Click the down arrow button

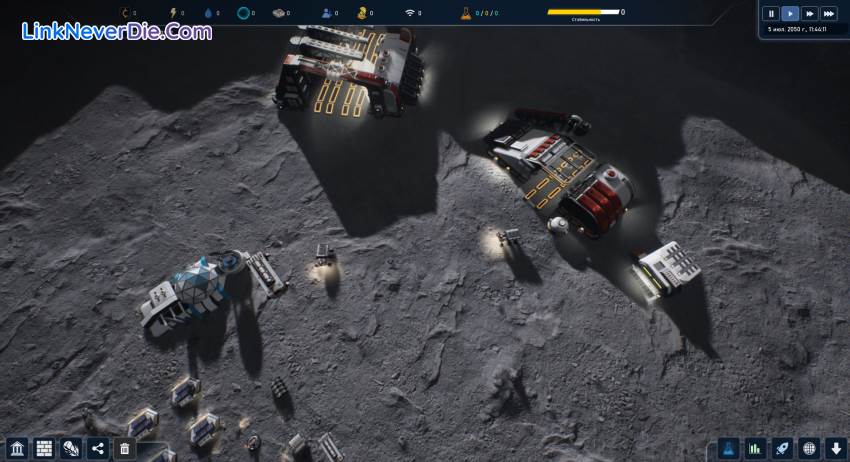click(x=836, y=448)
